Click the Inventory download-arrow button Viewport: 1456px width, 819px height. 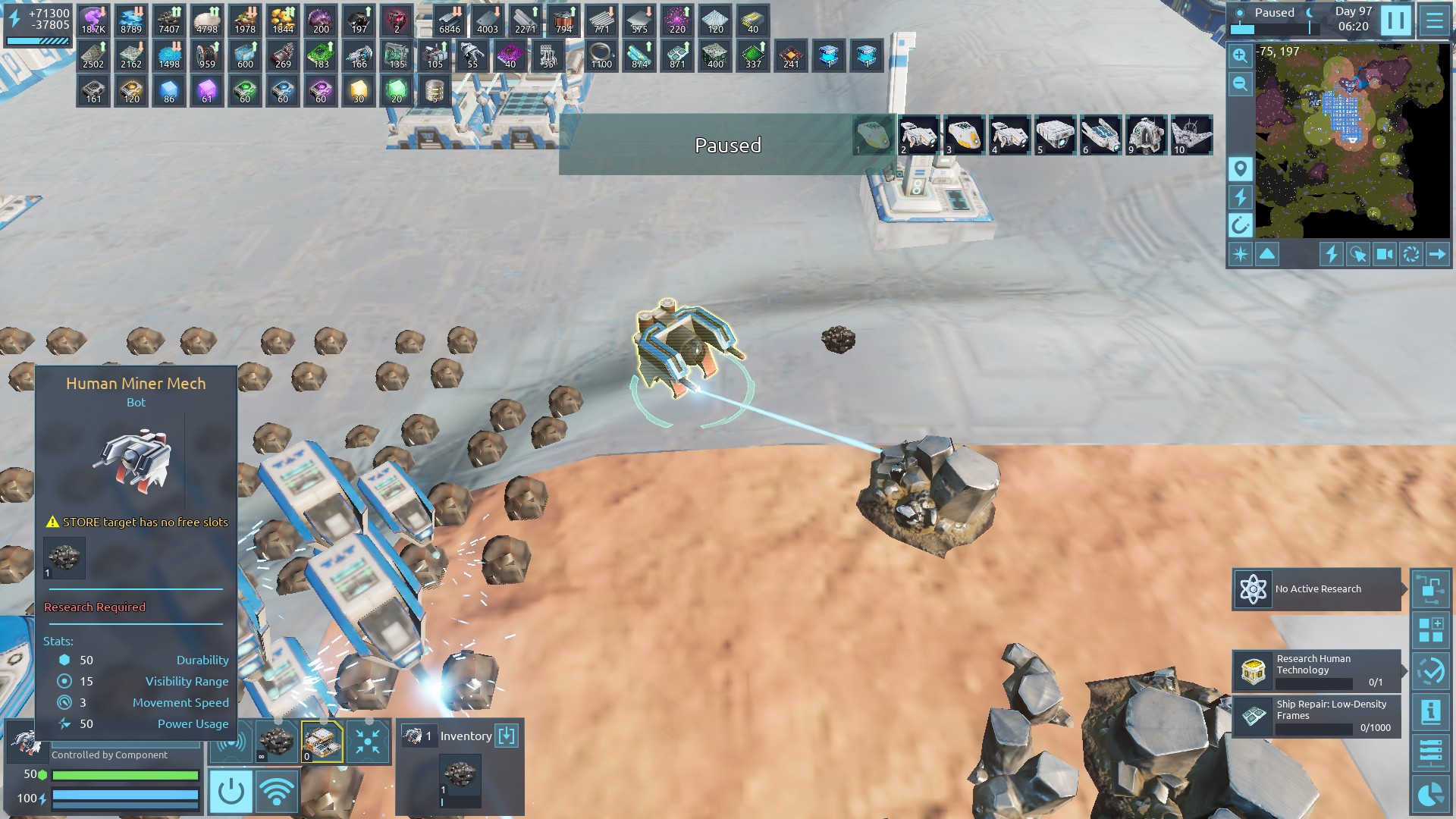point(507,736)
